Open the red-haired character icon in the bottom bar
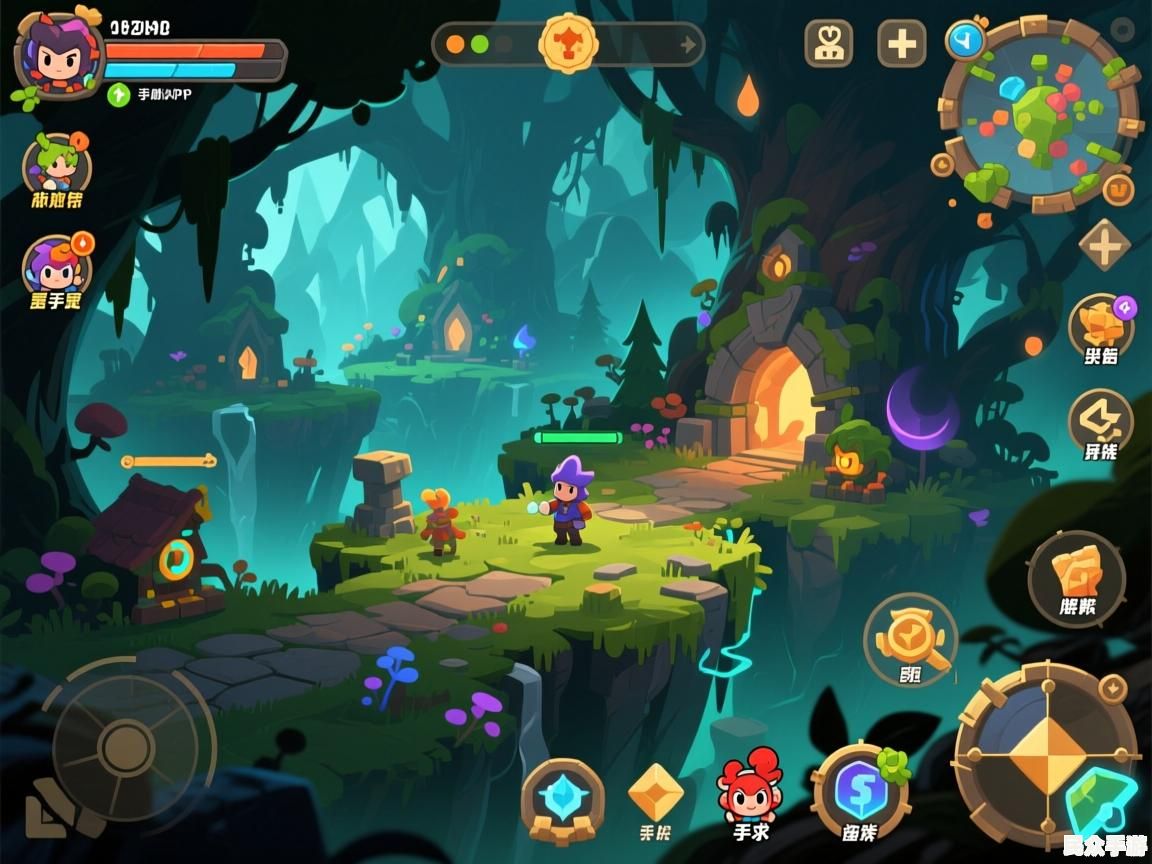1152x864 pixels. click(x=750, y=790)
